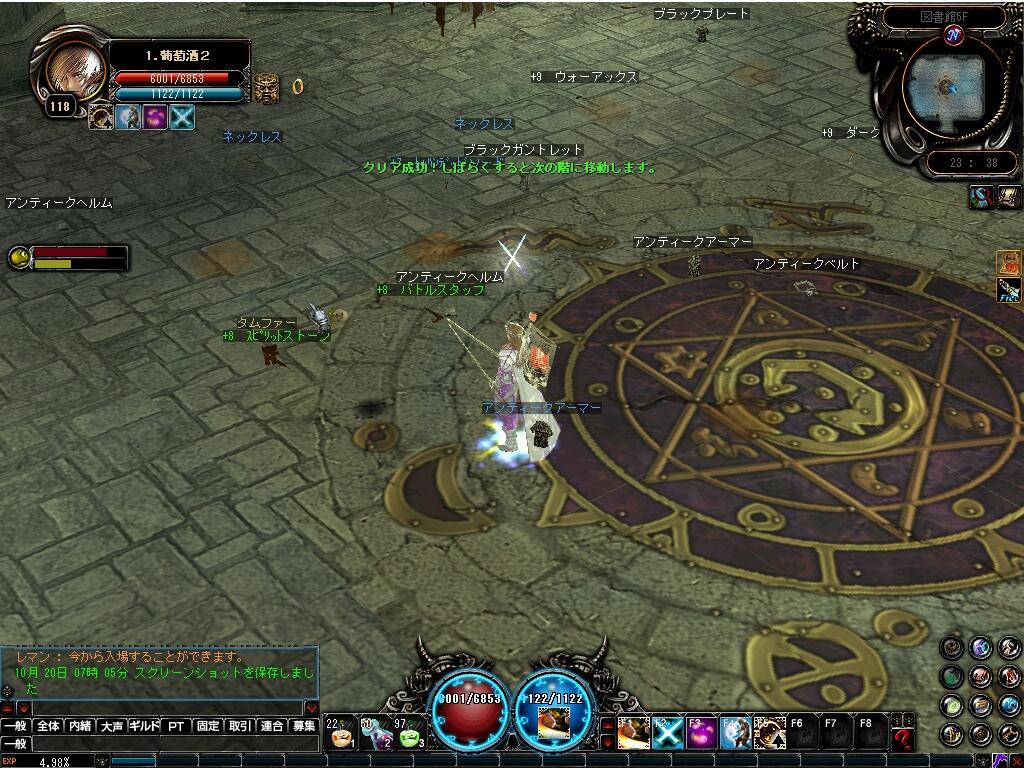Use the purple potion bottle in slot 2
Viewport: 1024px width, 768px height.
[376, 734]
